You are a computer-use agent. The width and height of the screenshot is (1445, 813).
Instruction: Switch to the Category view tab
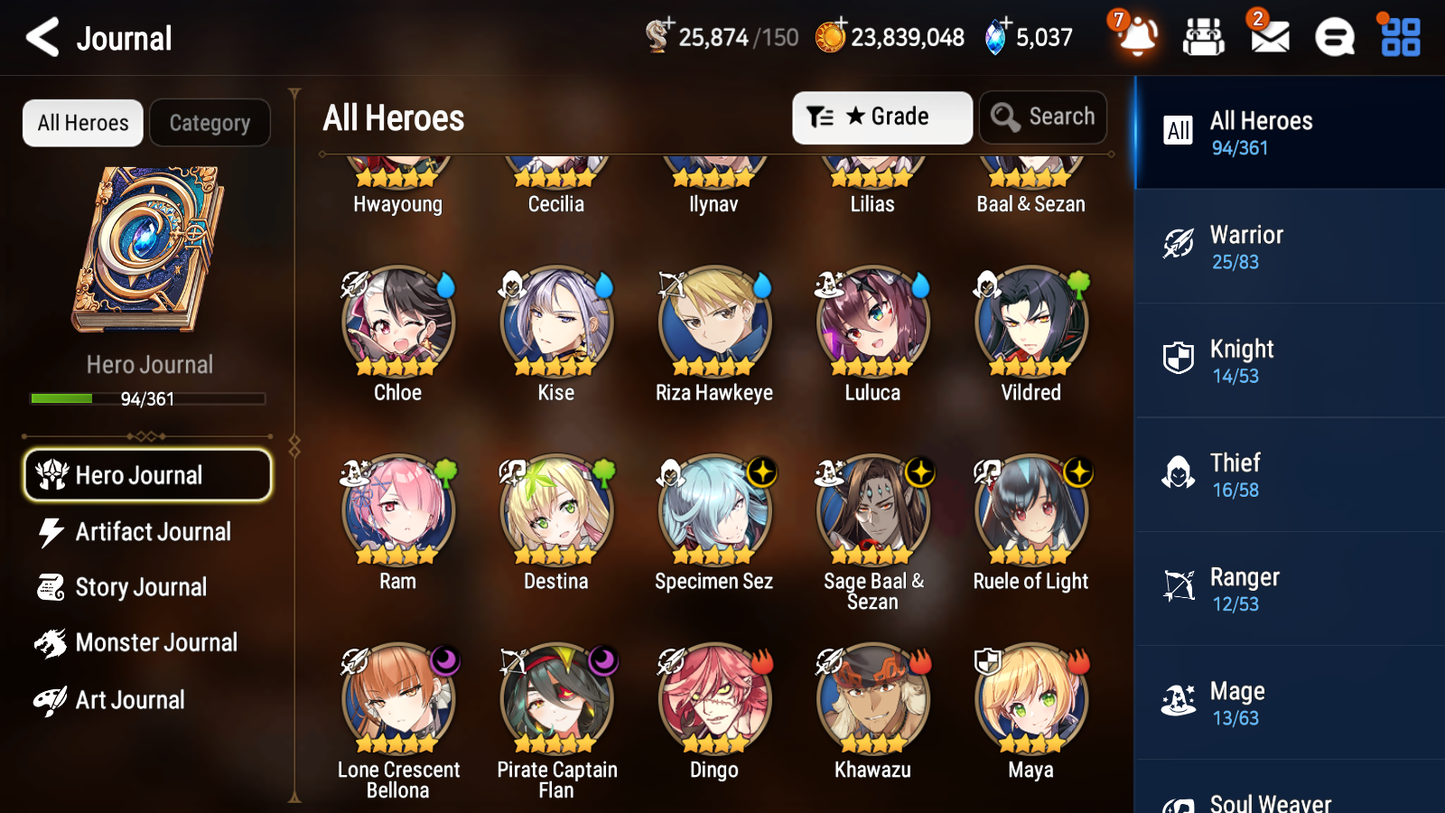210,123
